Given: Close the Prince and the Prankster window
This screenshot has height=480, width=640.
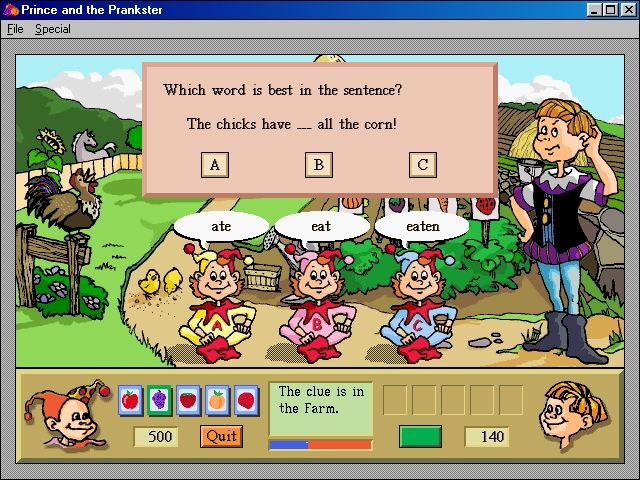Looking at the screenshot, I should [x=627, y=10].
